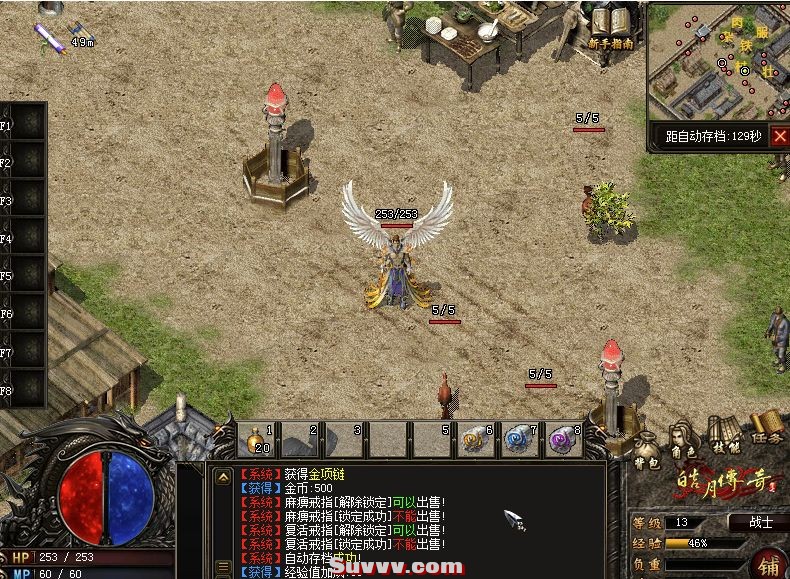Open the 任务 quest scroll
Screen dimensions: 790x579
click(766, 428)
